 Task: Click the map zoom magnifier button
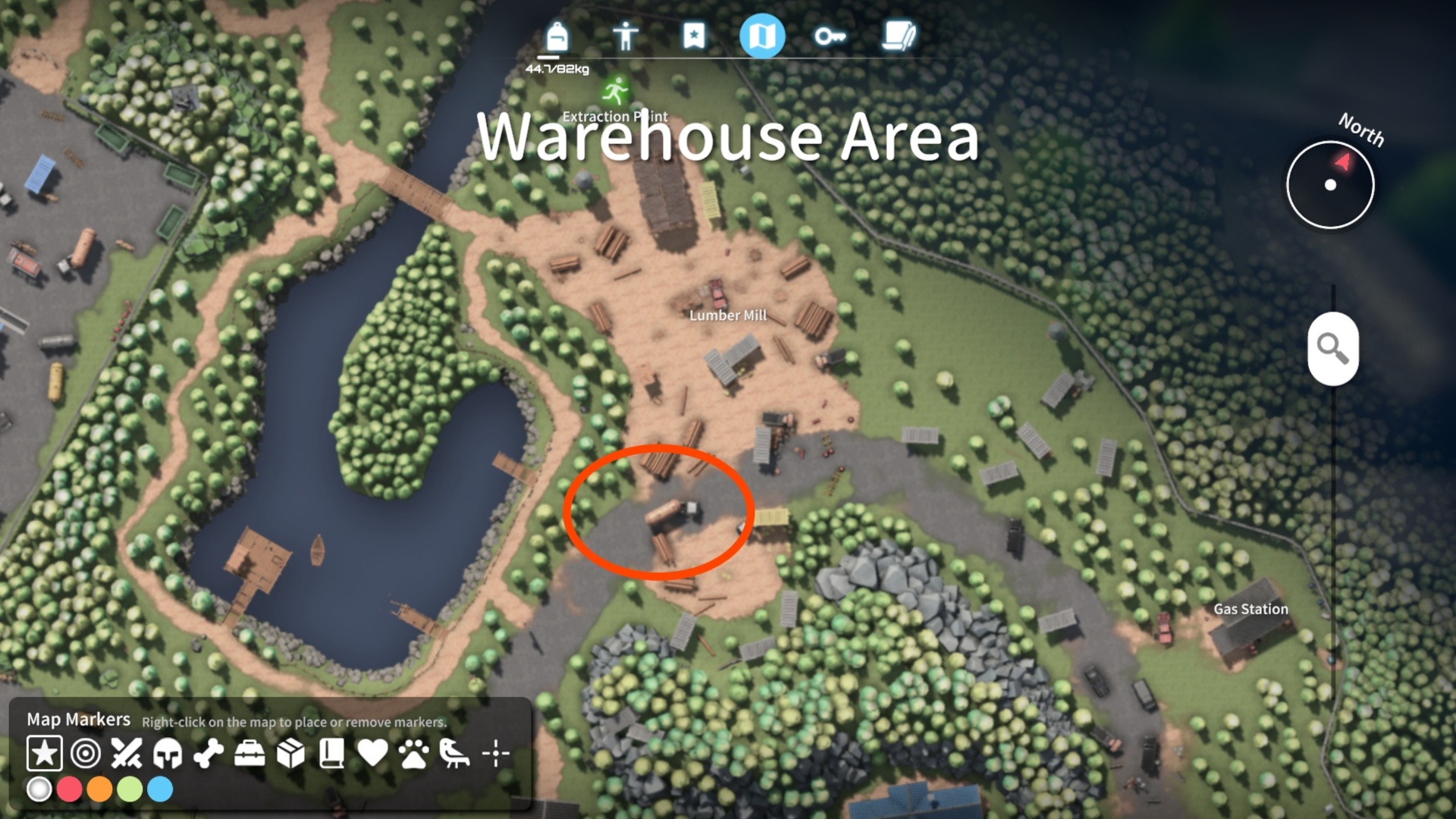1332,349
